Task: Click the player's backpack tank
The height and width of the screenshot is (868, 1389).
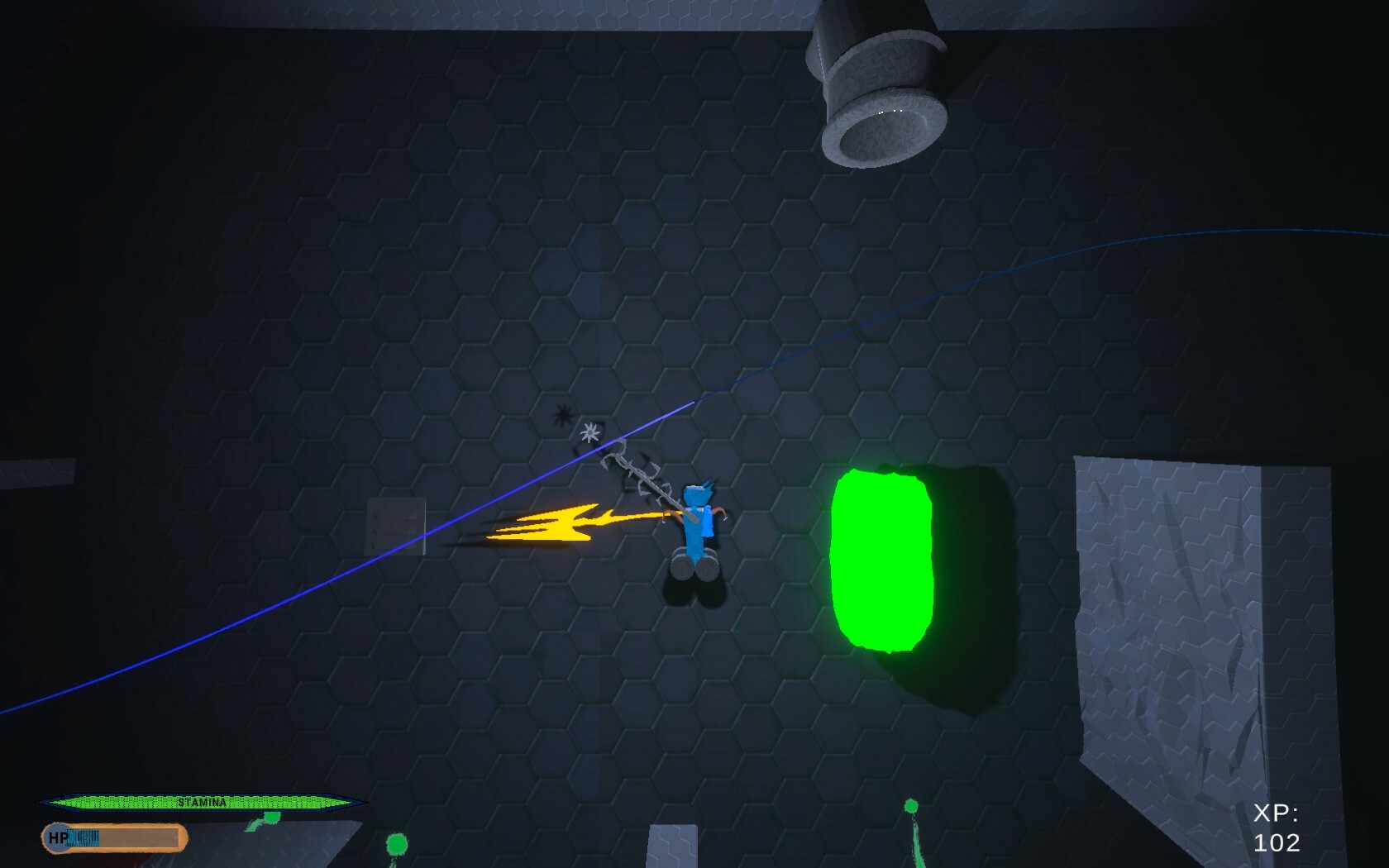Action: pyautogui.click(x=709, y=521)
